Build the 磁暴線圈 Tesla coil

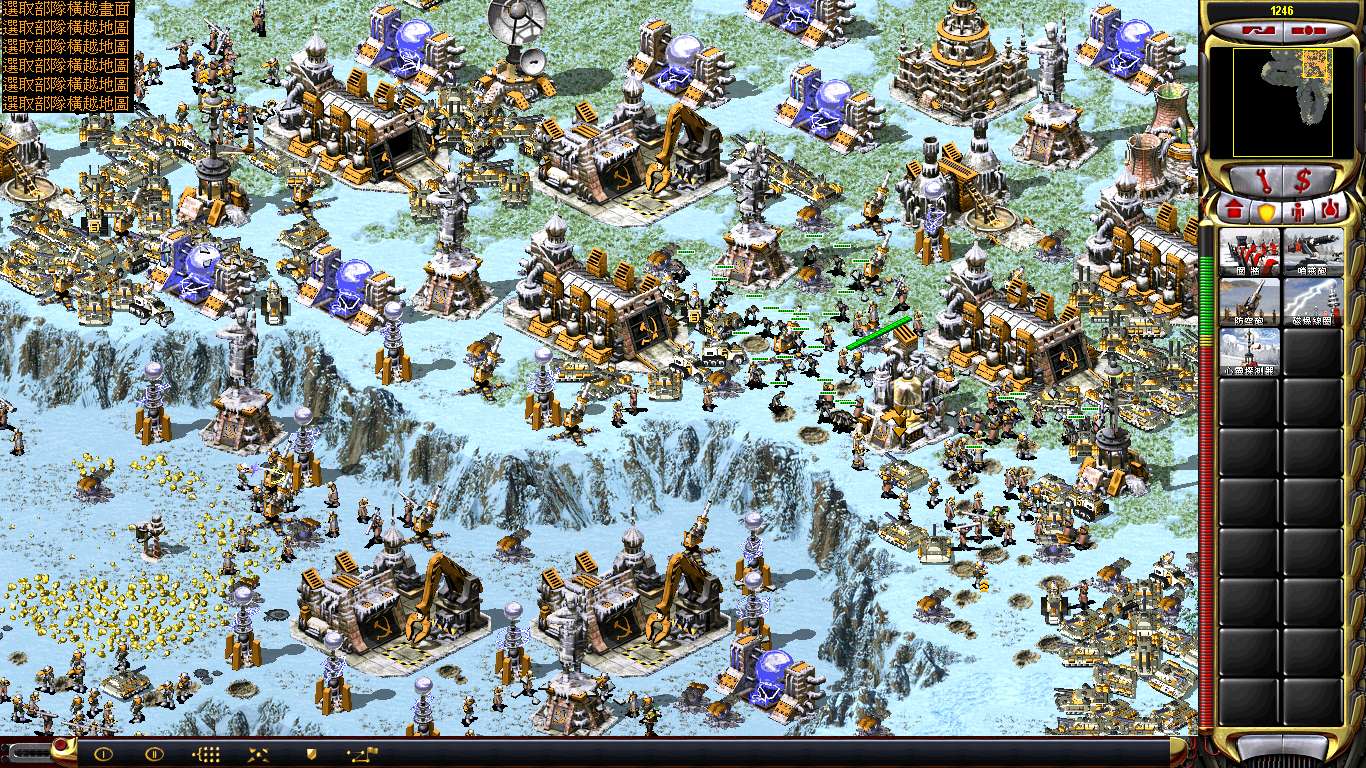1313,302
